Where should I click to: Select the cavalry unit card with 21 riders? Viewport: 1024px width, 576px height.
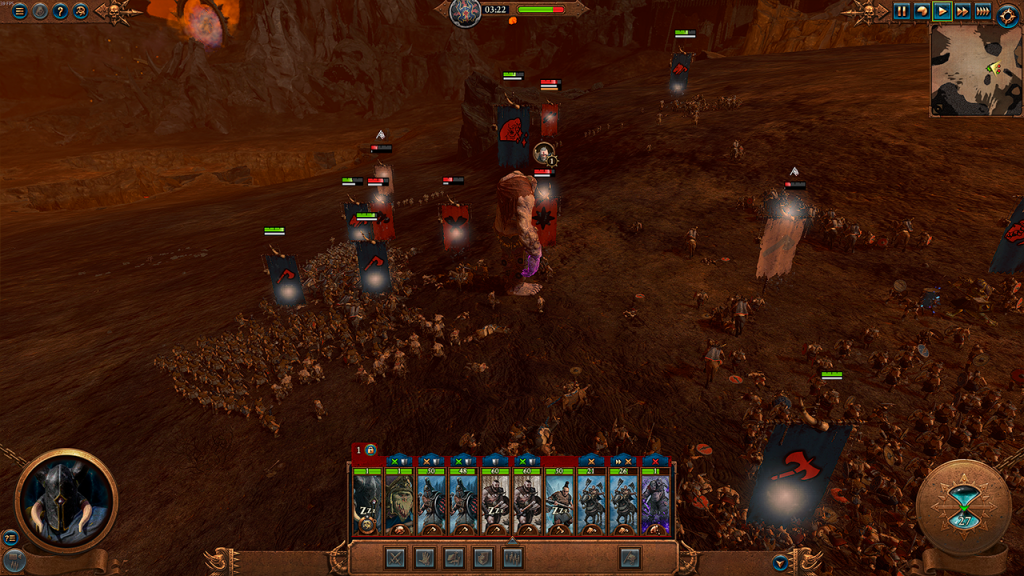point(591,501)
